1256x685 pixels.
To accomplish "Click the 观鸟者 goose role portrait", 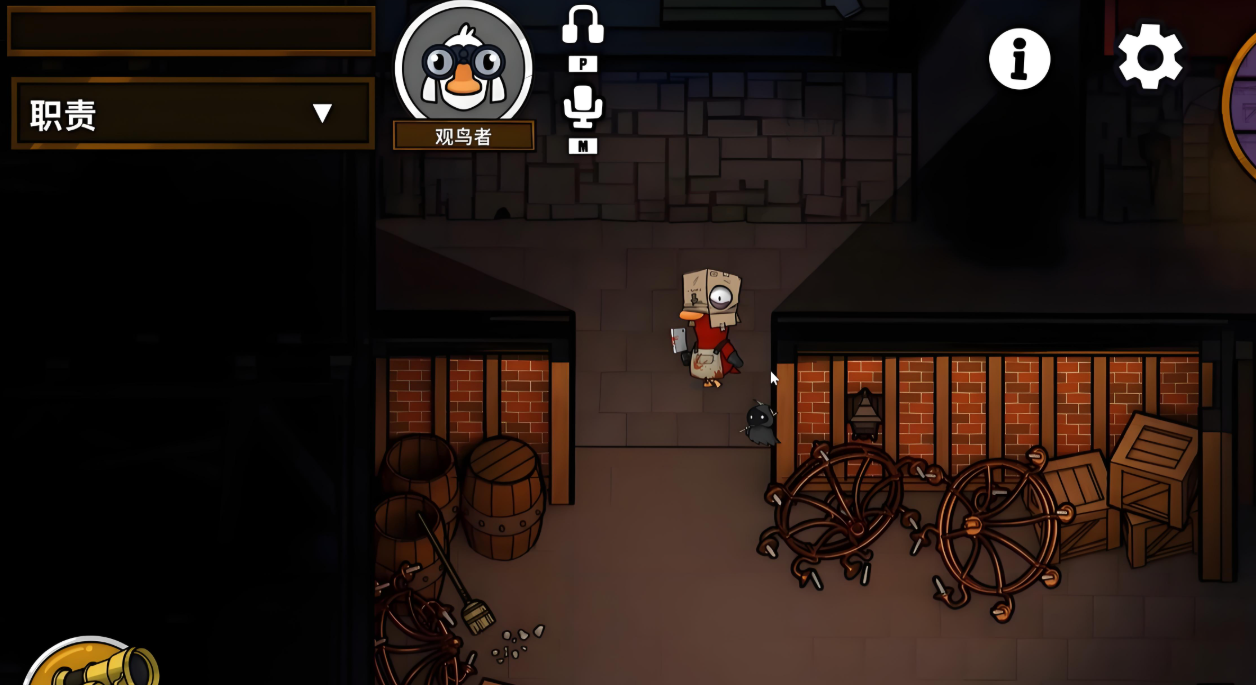I will [x=463, y=66].
